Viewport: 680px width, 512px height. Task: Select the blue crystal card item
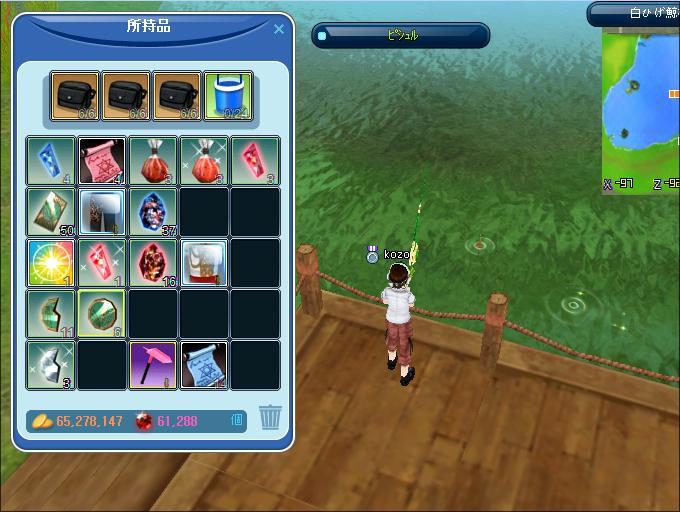(x=51, y=161)
